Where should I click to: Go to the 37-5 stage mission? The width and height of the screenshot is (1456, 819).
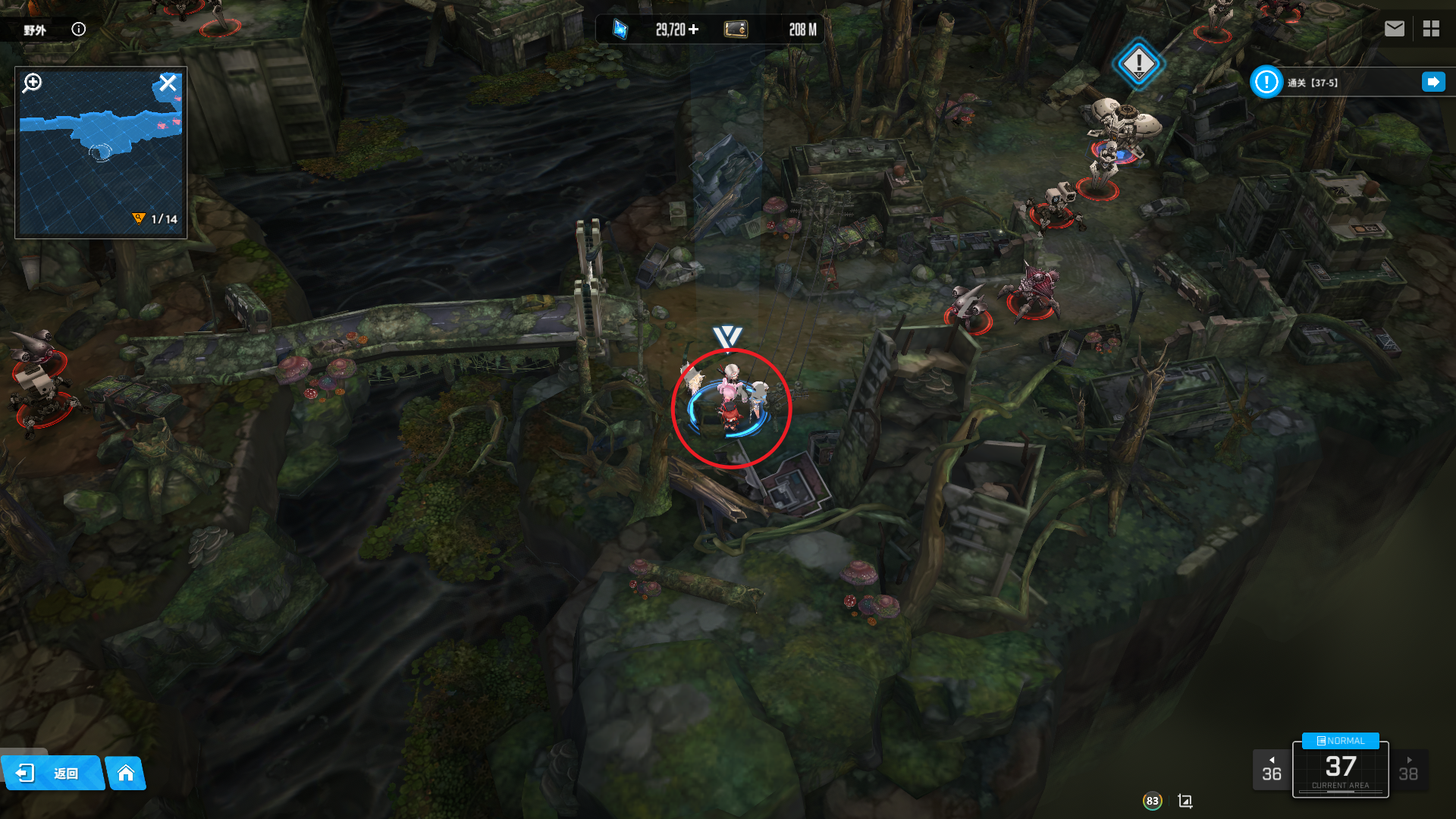coord(1433,82)
